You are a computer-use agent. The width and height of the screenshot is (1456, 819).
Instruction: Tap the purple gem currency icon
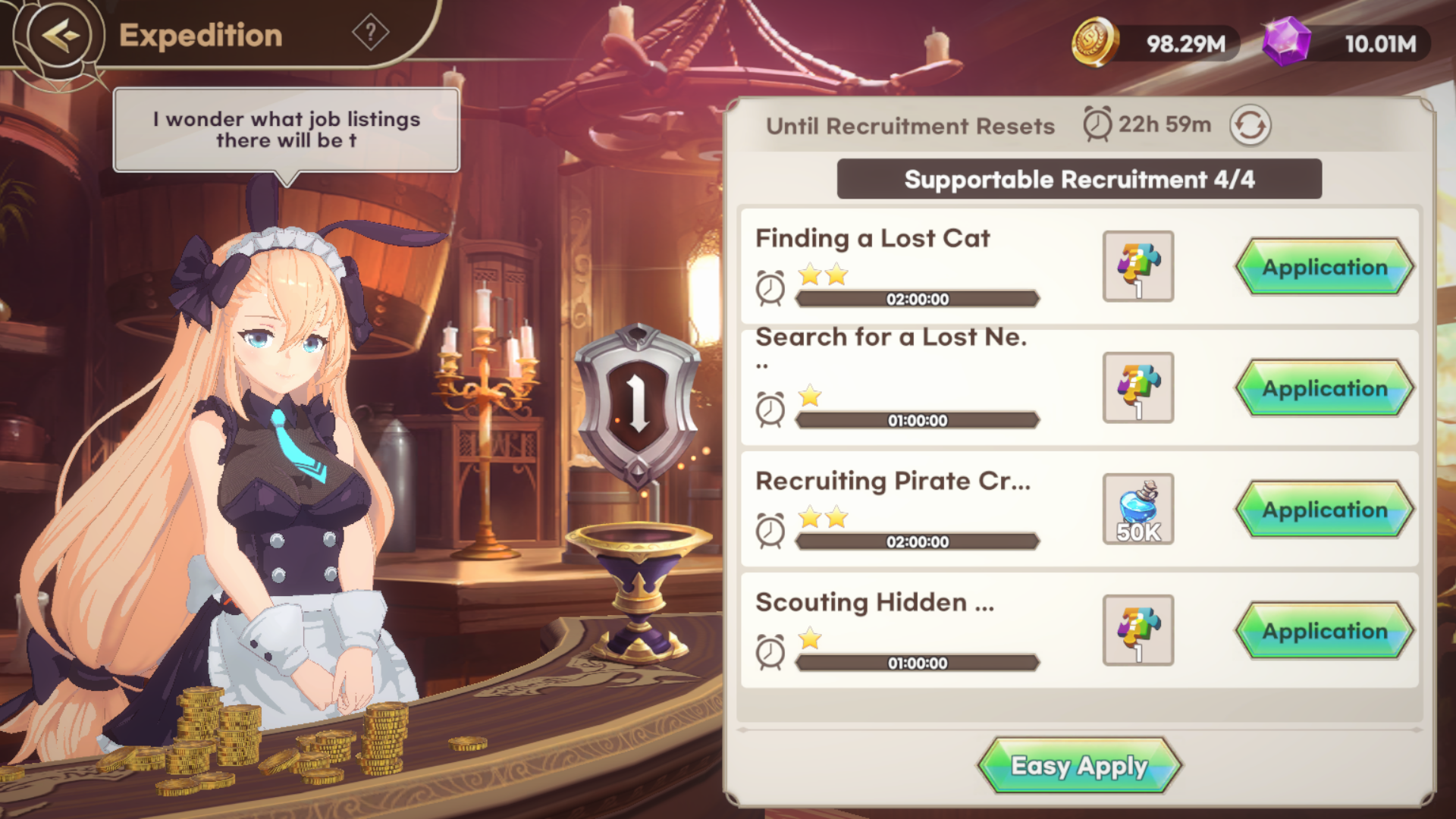coord(1286,42)
